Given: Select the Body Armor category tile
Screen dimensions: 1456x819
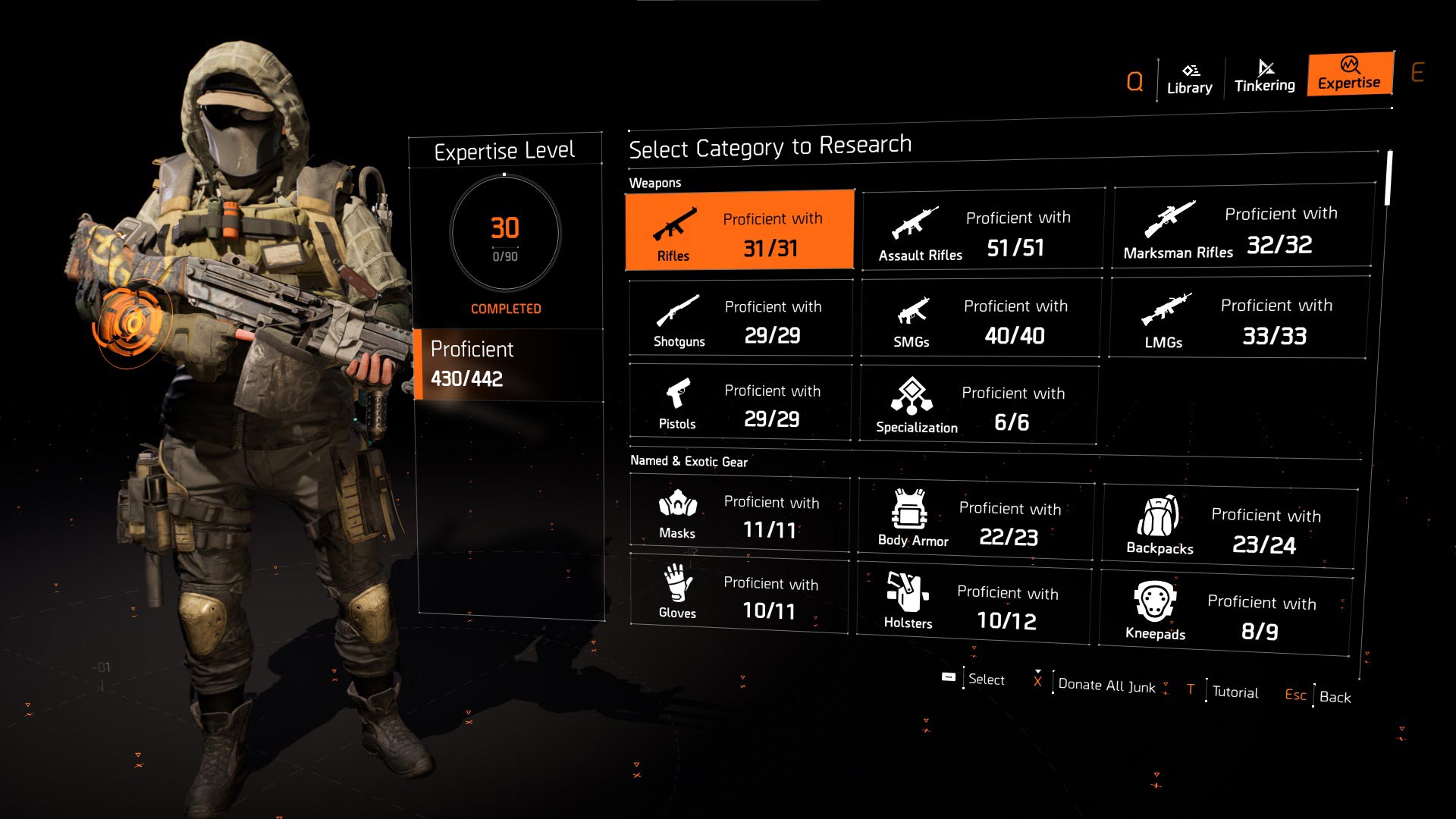Looking at the screenshot, I should 976,520.
